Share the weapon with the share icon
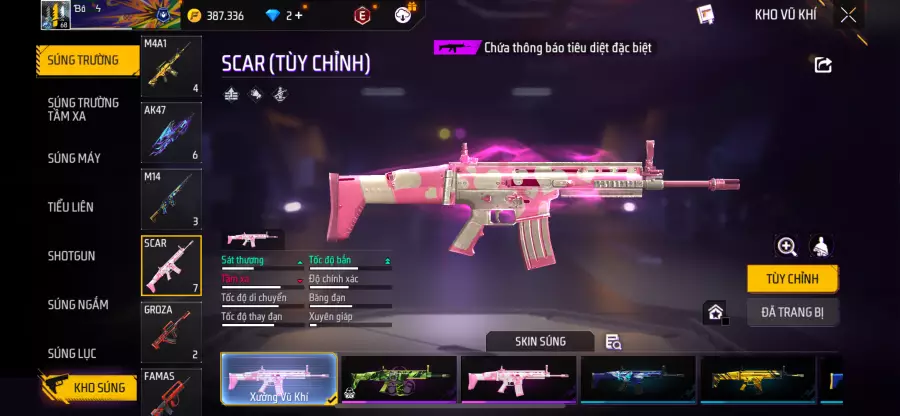The image size is (900, 416). (x=823, y=65)
